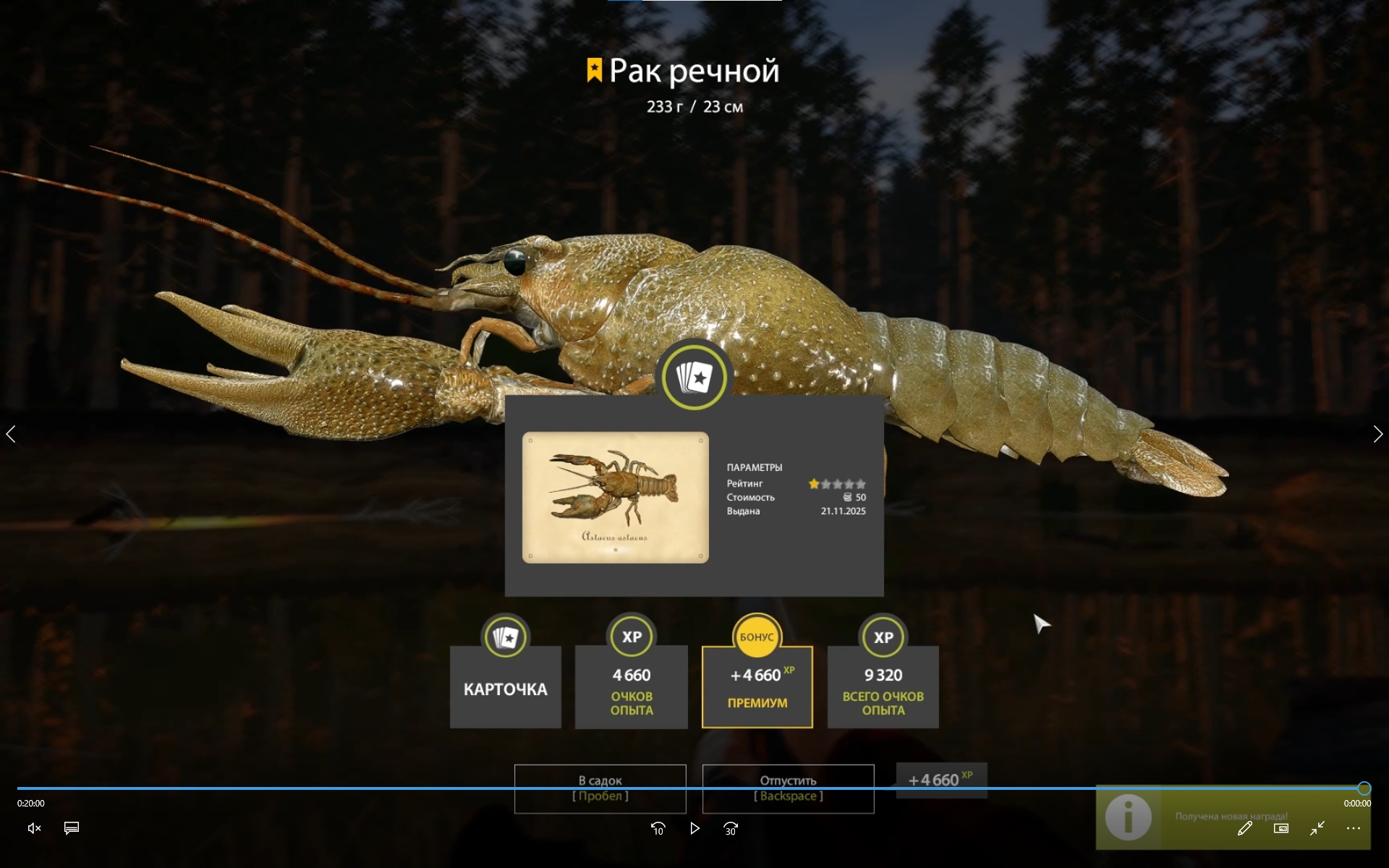1389x868 pixels.
Task: Exit full screen mode
Action: click(1317, 828)
